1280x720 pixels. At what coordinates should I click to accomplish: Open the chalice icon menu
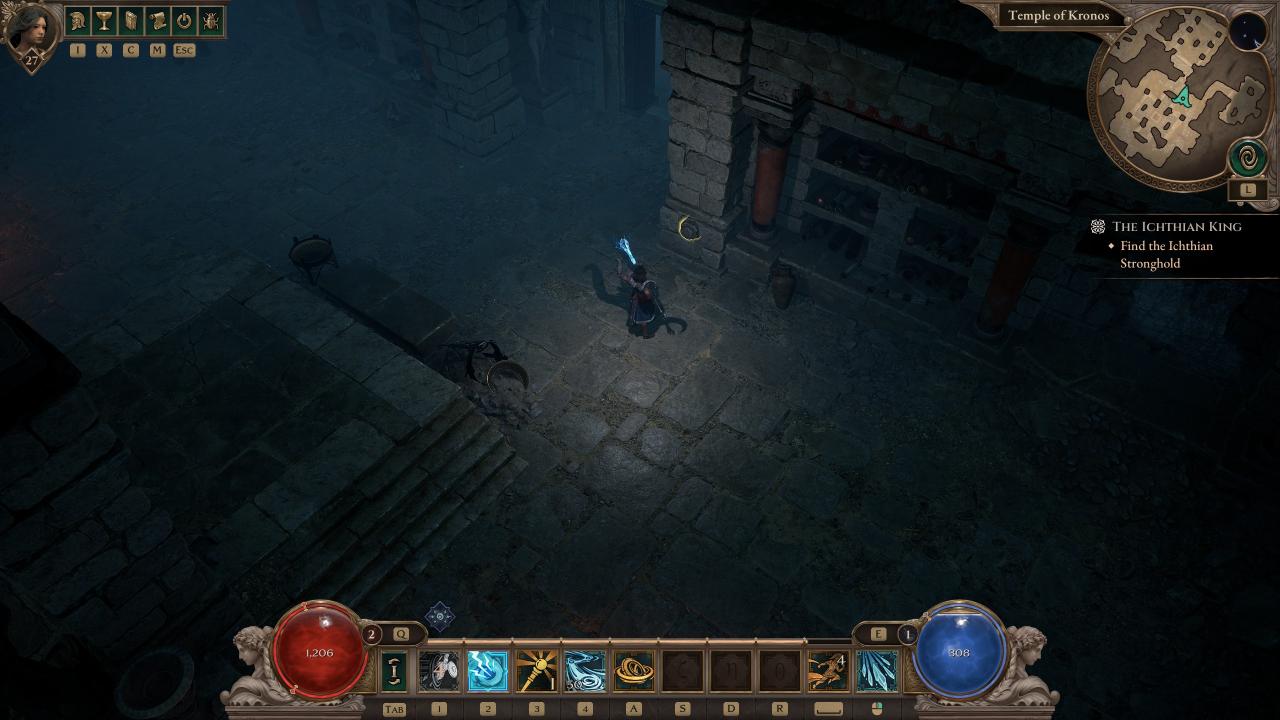(x=104, y=21)
